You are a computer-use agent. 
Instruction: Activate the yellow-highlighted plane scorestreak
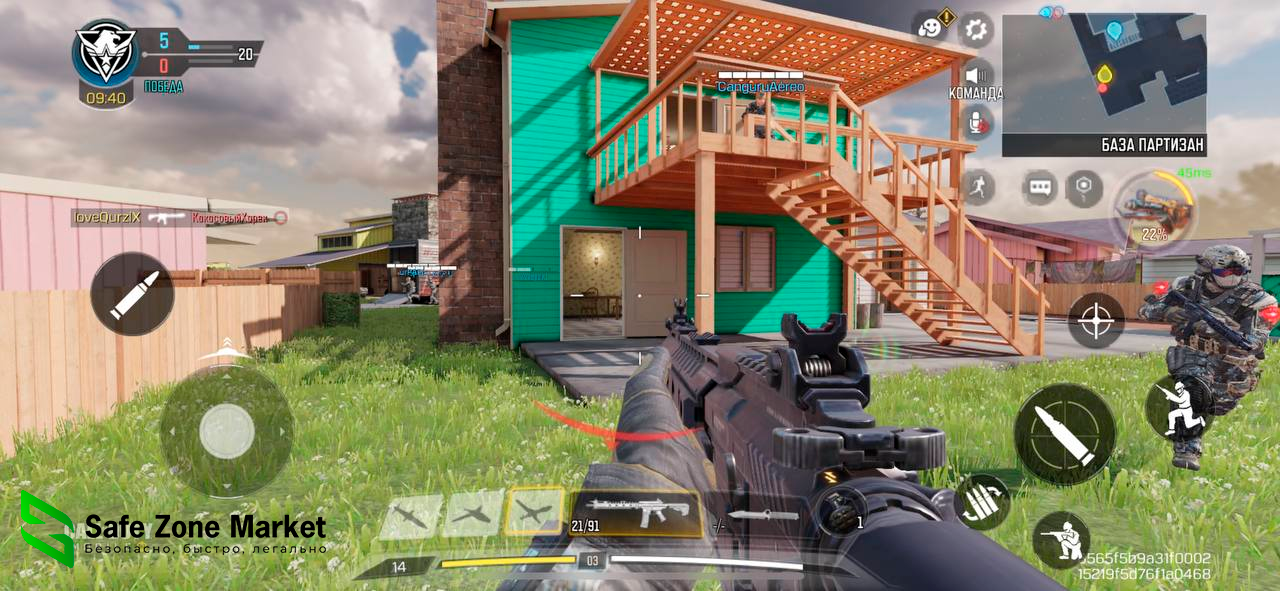[x=536, y=512]
